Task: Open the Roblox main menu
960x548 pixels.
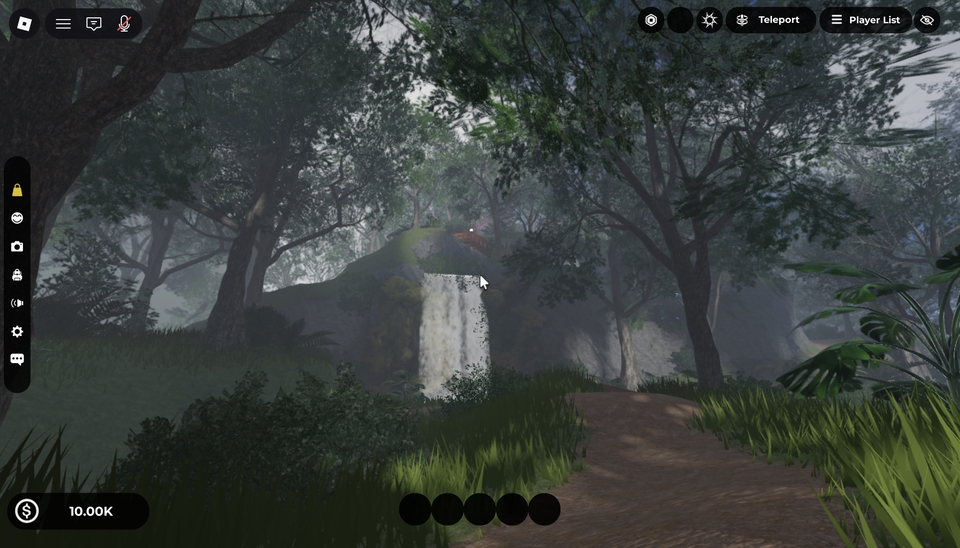Action: tap(25, 23)
